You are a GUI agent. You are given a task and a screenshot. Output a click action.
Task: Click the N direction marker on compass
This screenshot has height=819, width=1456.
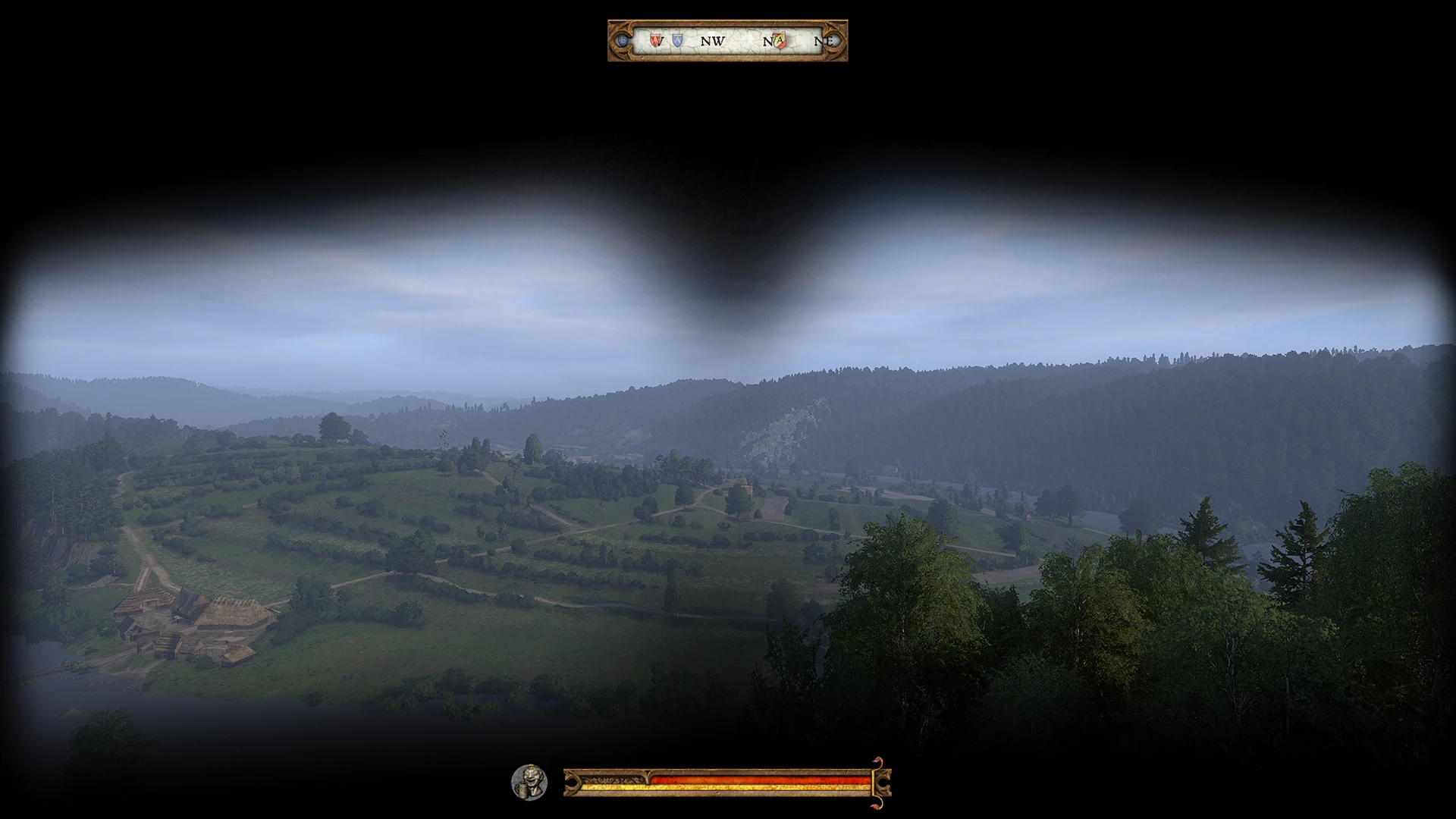[768, 42]
